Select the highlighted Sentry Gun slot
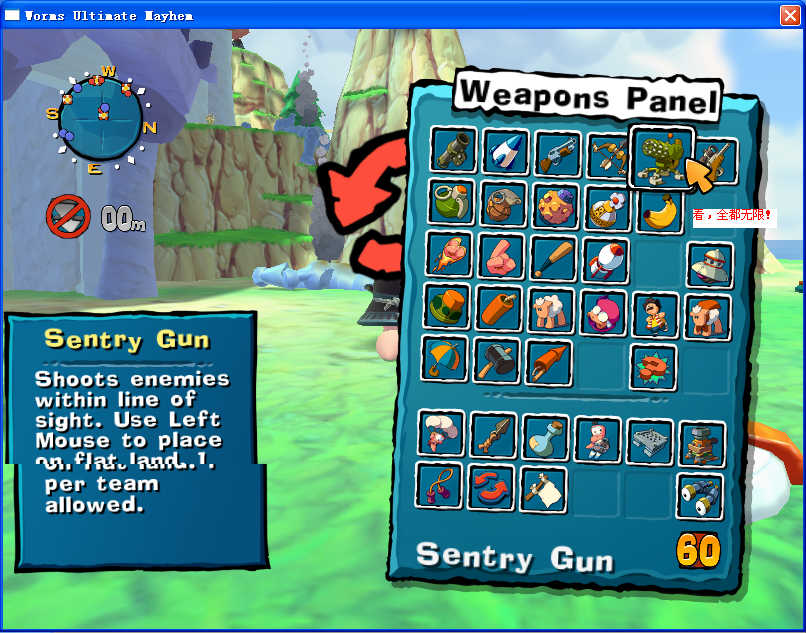 (661, 156)
